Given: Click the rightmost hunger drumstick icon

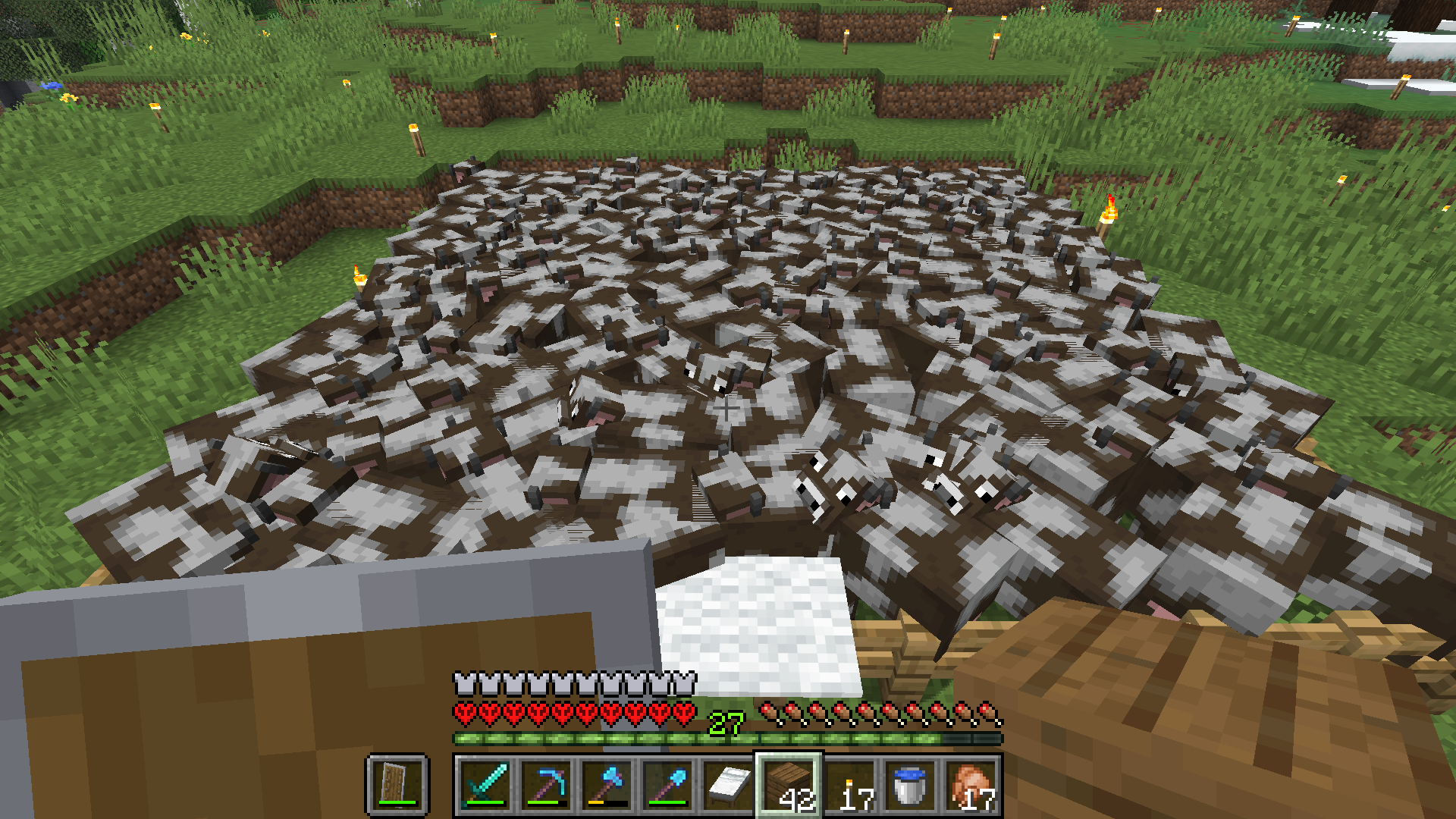Looking at the screenshot, I should coord(990,711).
